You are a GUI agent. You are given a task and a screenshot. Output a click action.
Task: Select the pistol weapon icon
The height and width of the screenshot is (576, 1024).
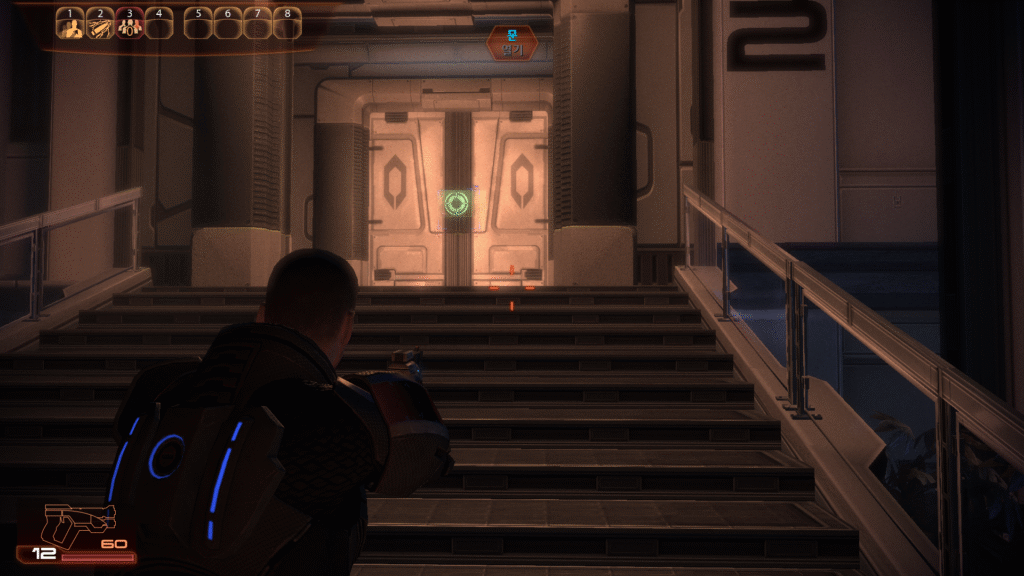pyautogui.click(x=78, y=524)
